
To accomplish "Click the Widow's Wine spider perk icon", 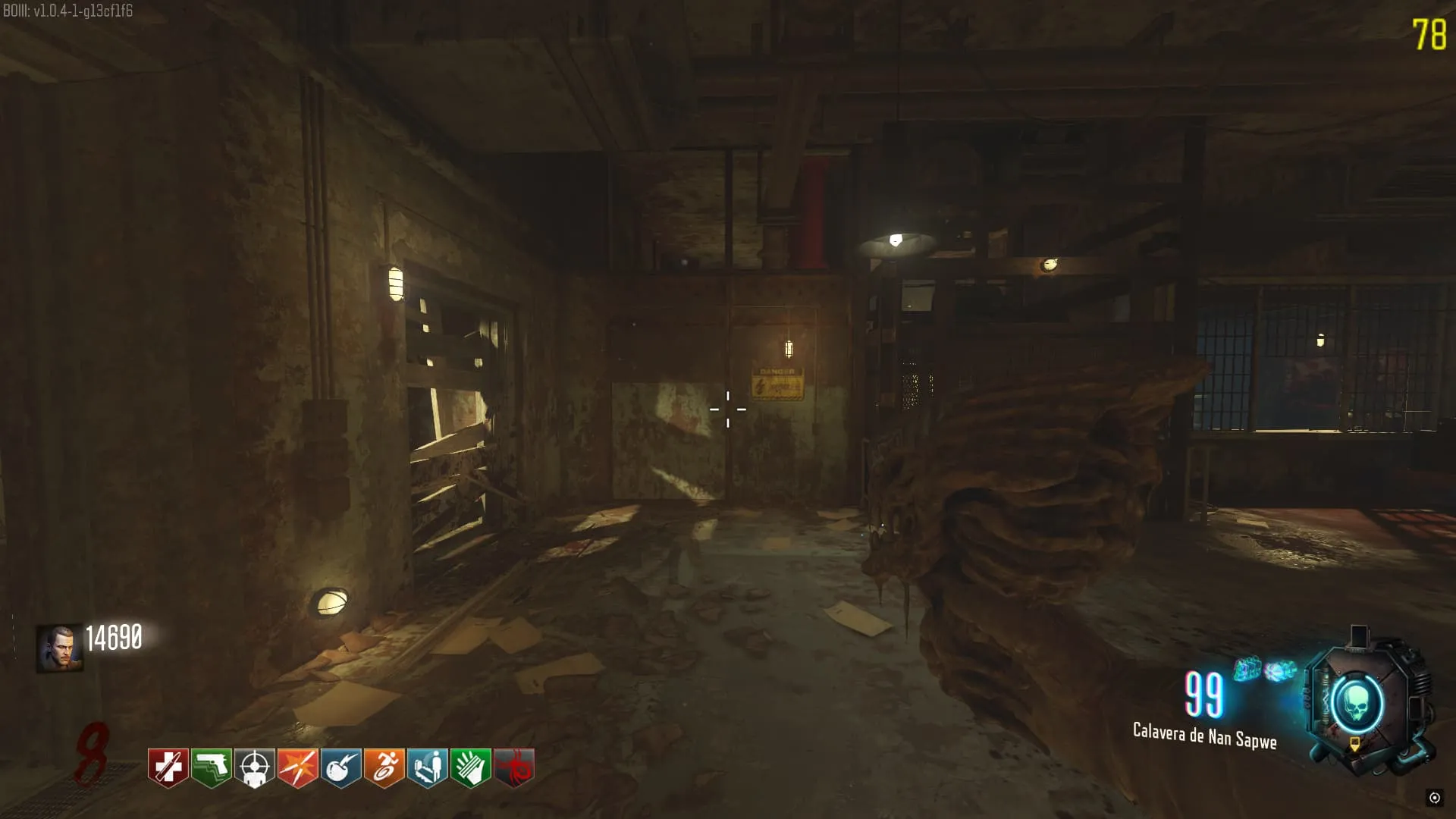I will coord(513,767).
